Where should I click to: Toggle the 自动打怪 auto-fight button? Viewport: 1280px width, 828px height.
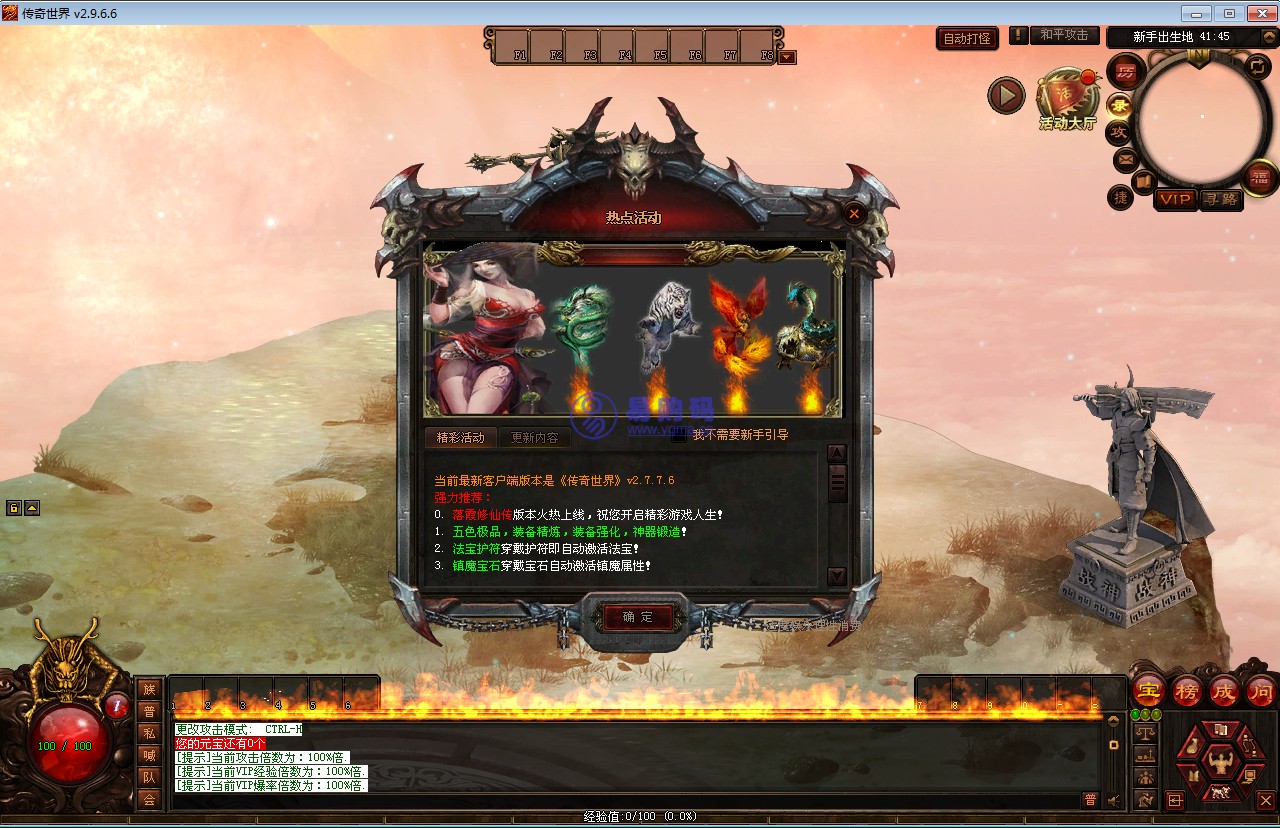click(967, 38)
